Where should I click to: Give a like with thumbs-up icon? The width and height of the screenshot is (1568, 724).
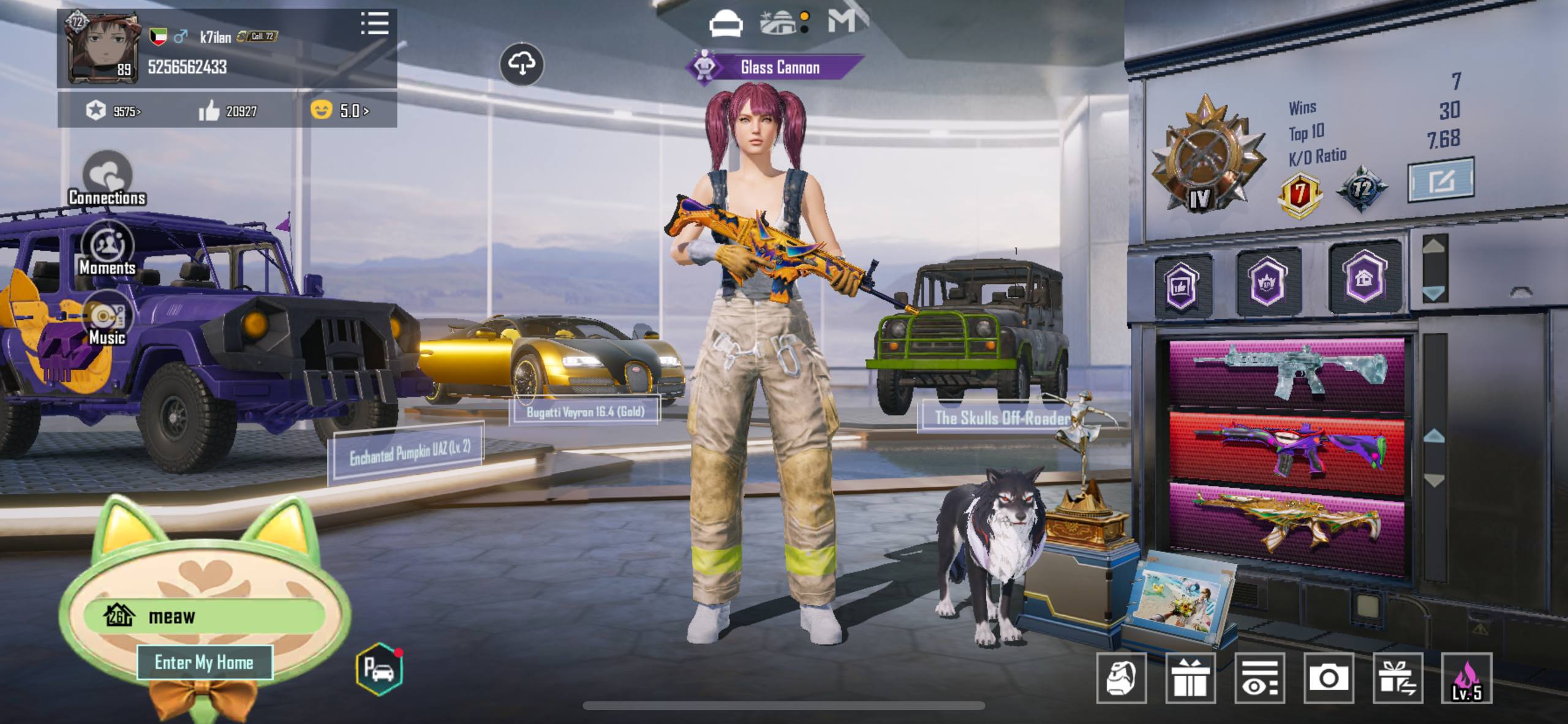pyautogui.click(x=209, y=111)
